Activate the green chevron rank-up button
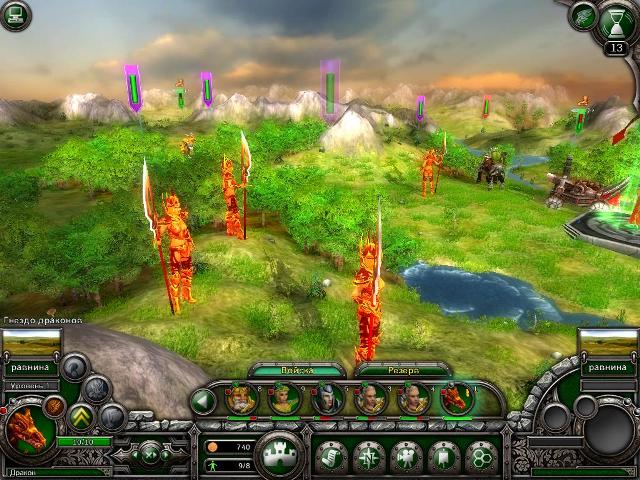640x480 pixels. (82, 415)
